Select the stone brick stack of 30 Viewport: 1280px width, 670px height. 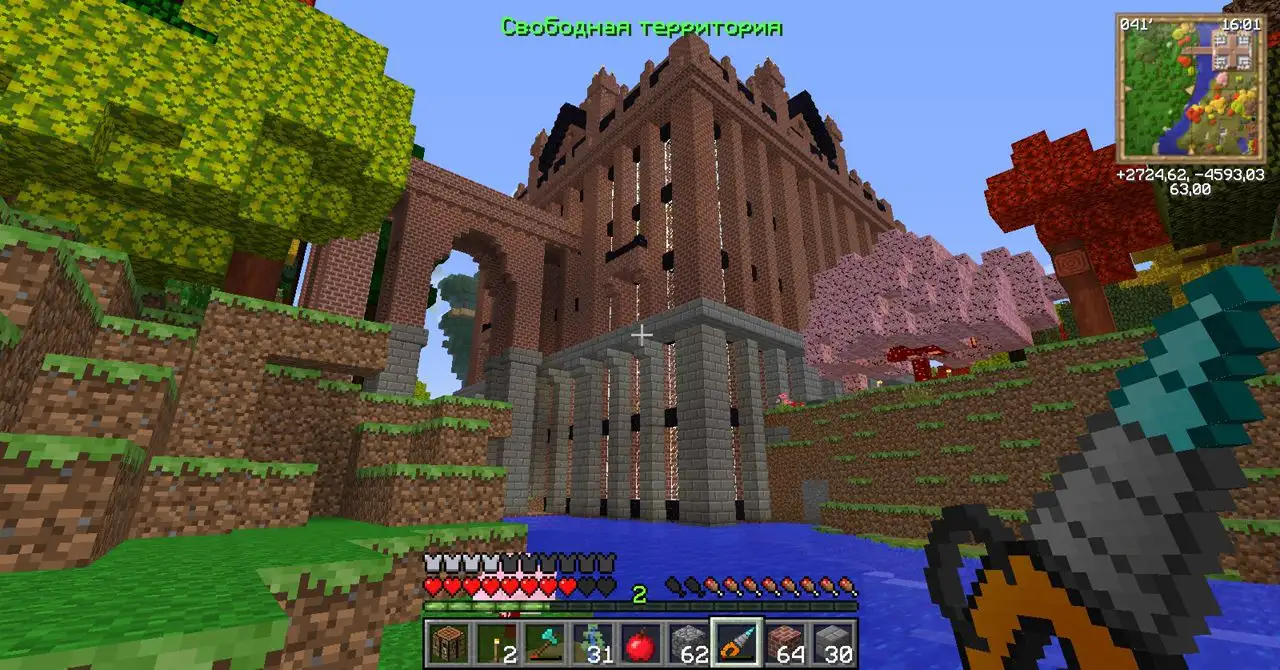pos(832,643)
